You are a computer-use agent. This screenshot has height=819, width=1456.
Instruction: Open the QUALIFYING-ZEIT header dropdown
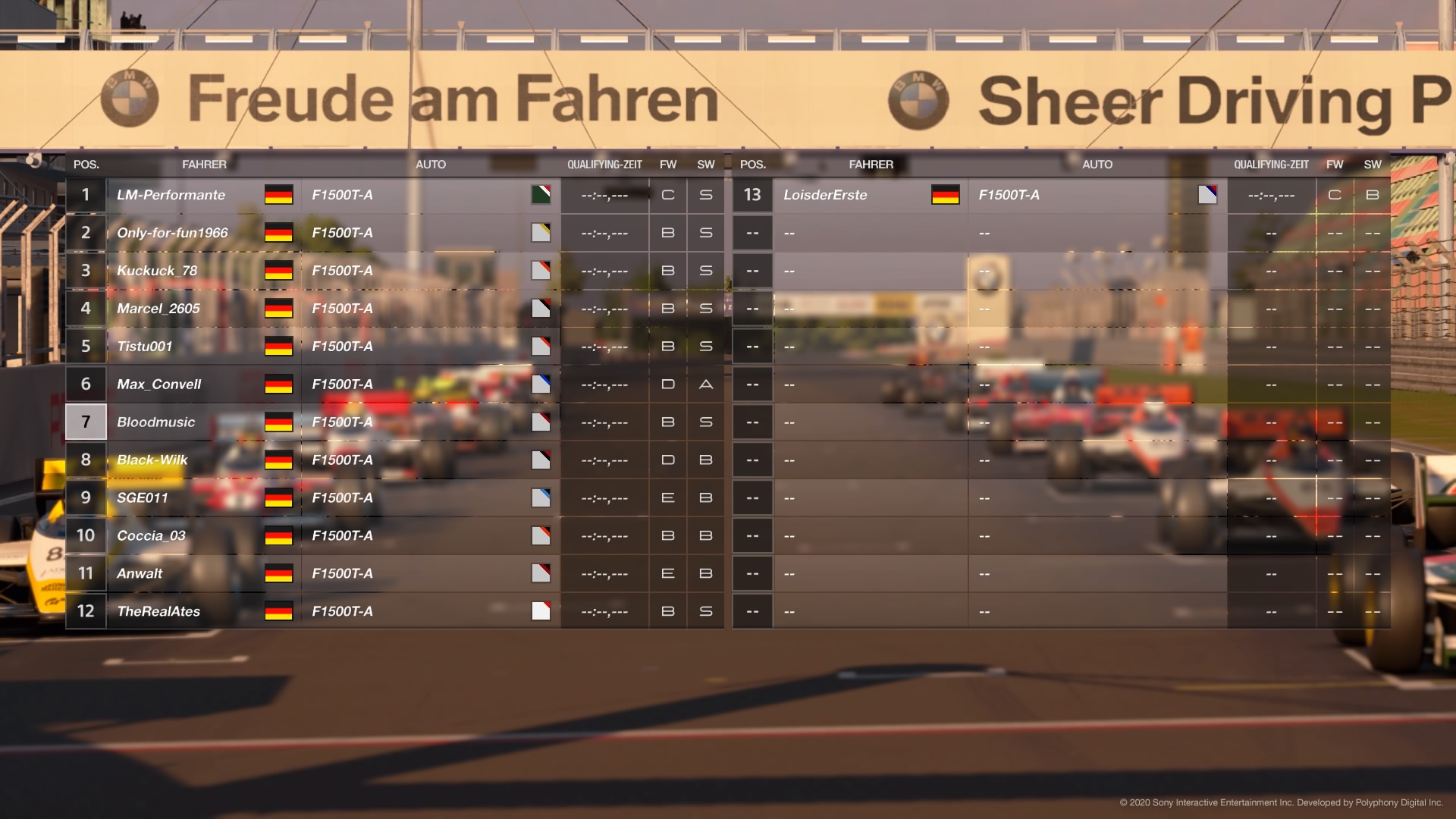point(604,164)
